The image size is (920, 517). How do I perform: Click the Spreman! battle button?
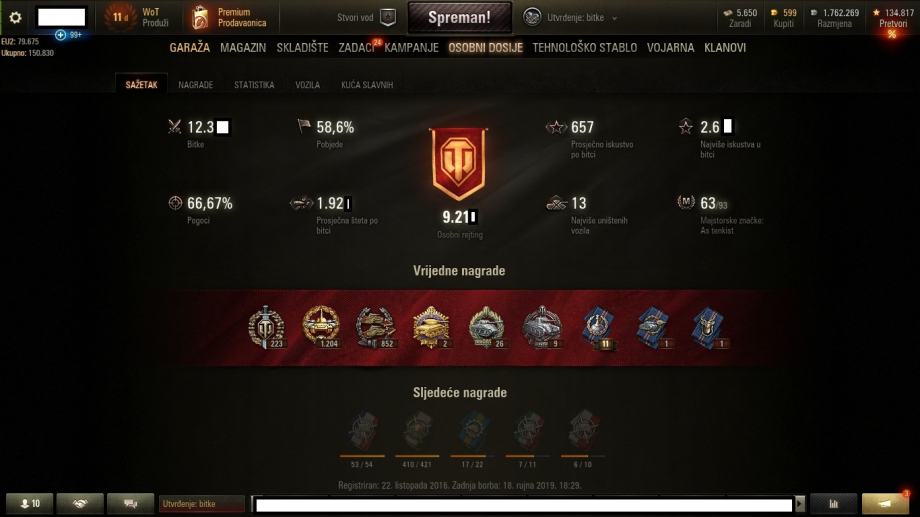pos(459,17)
